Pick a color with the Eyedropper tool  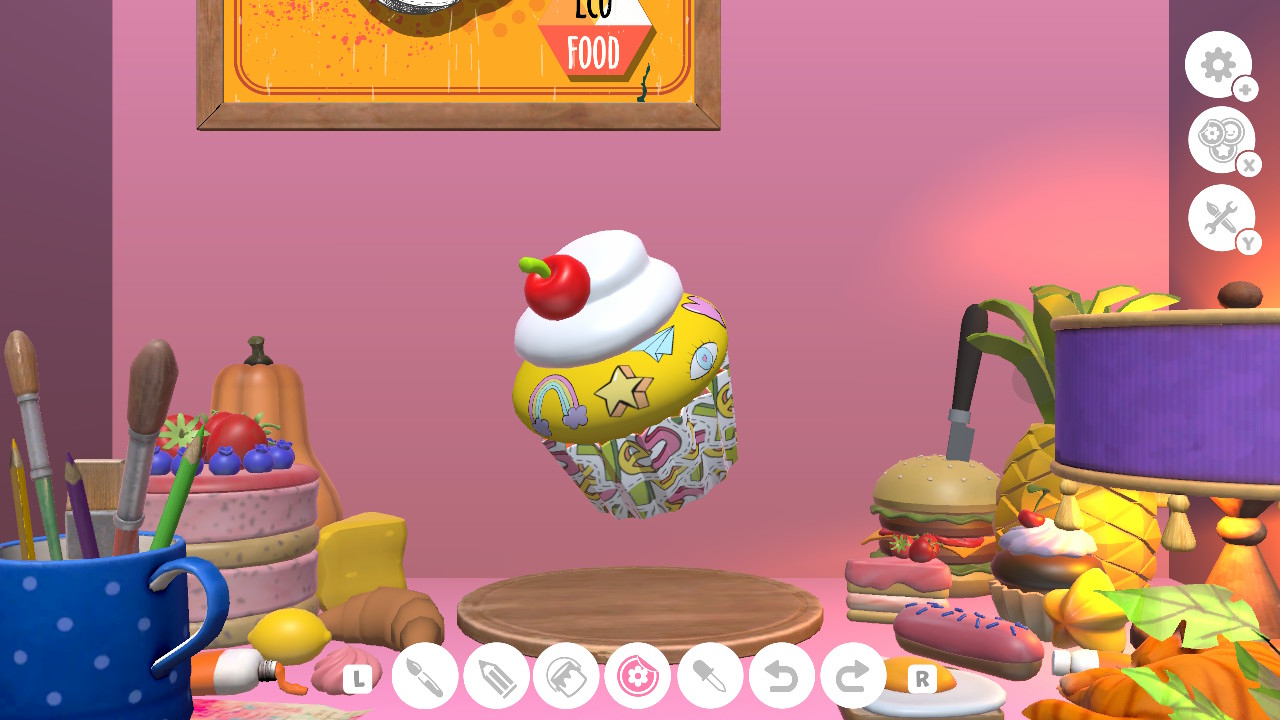coord(709,675)
